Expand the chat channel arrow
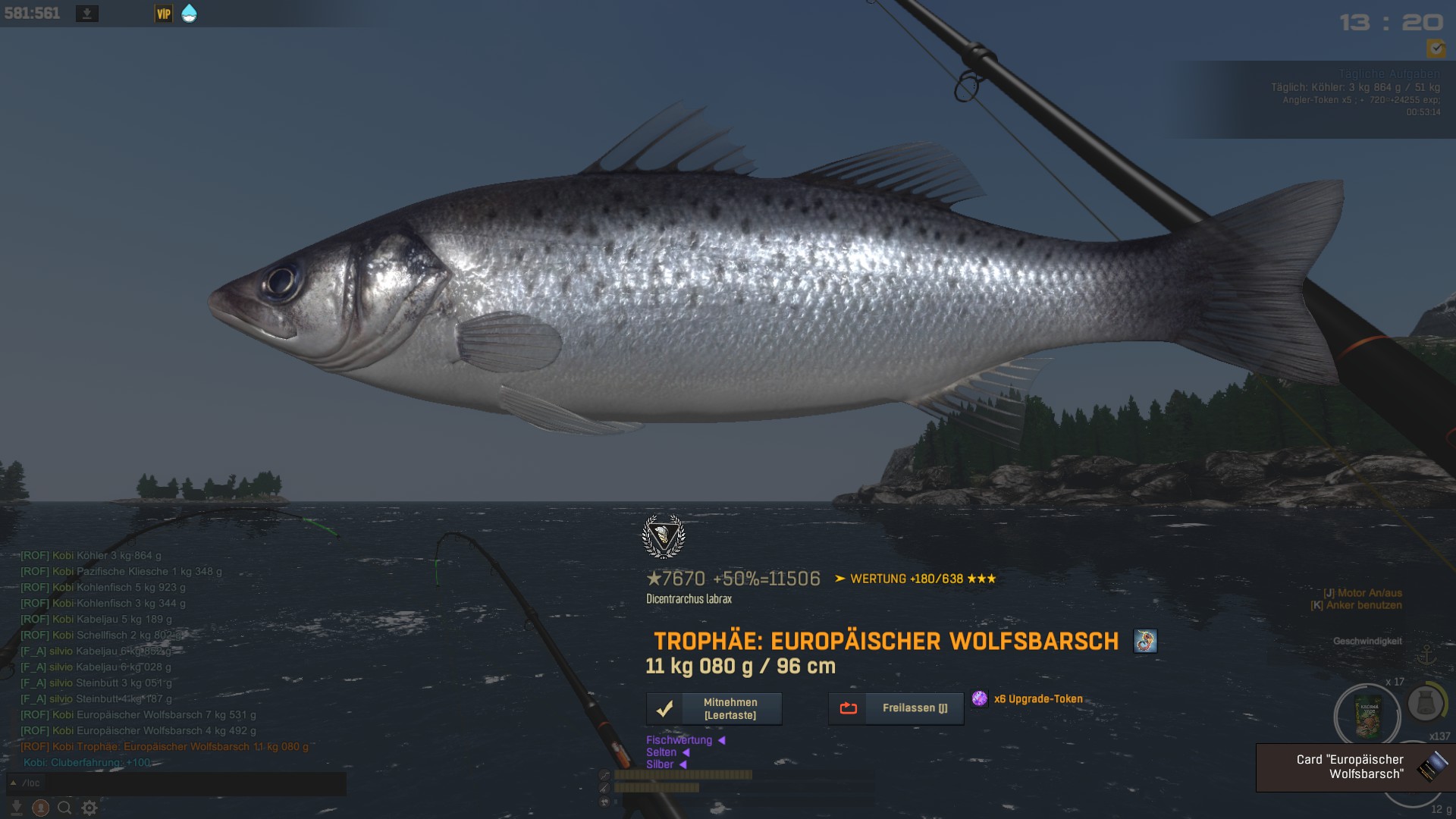 coord(13,783)
